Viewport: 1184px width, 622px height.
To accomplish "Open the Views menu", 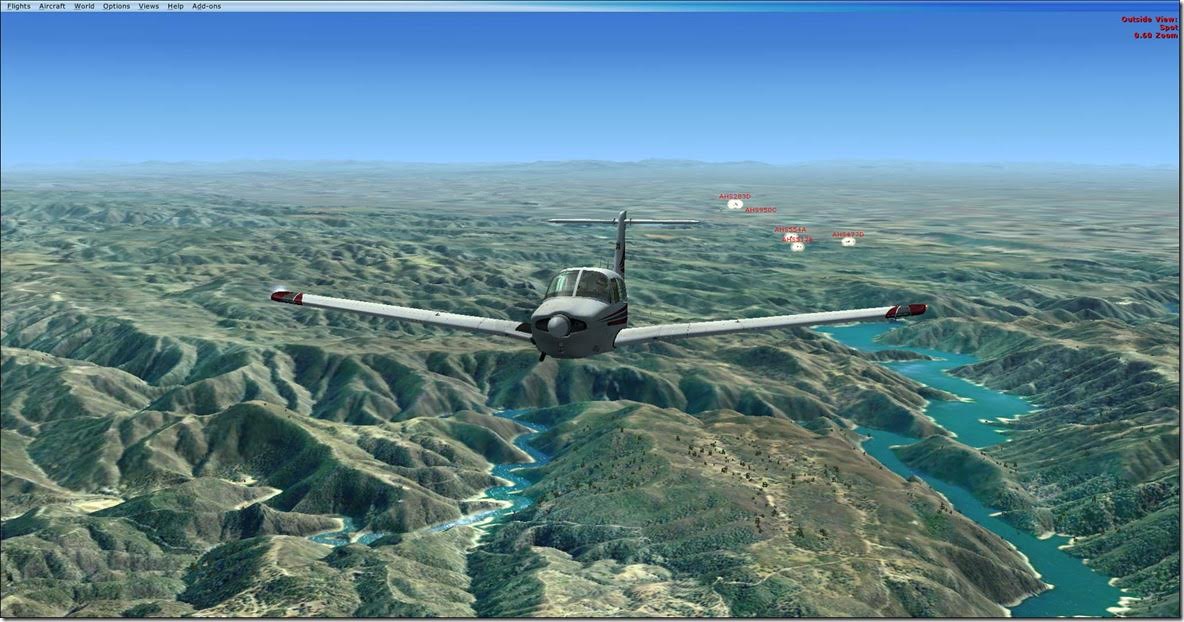I will [148, 6].
